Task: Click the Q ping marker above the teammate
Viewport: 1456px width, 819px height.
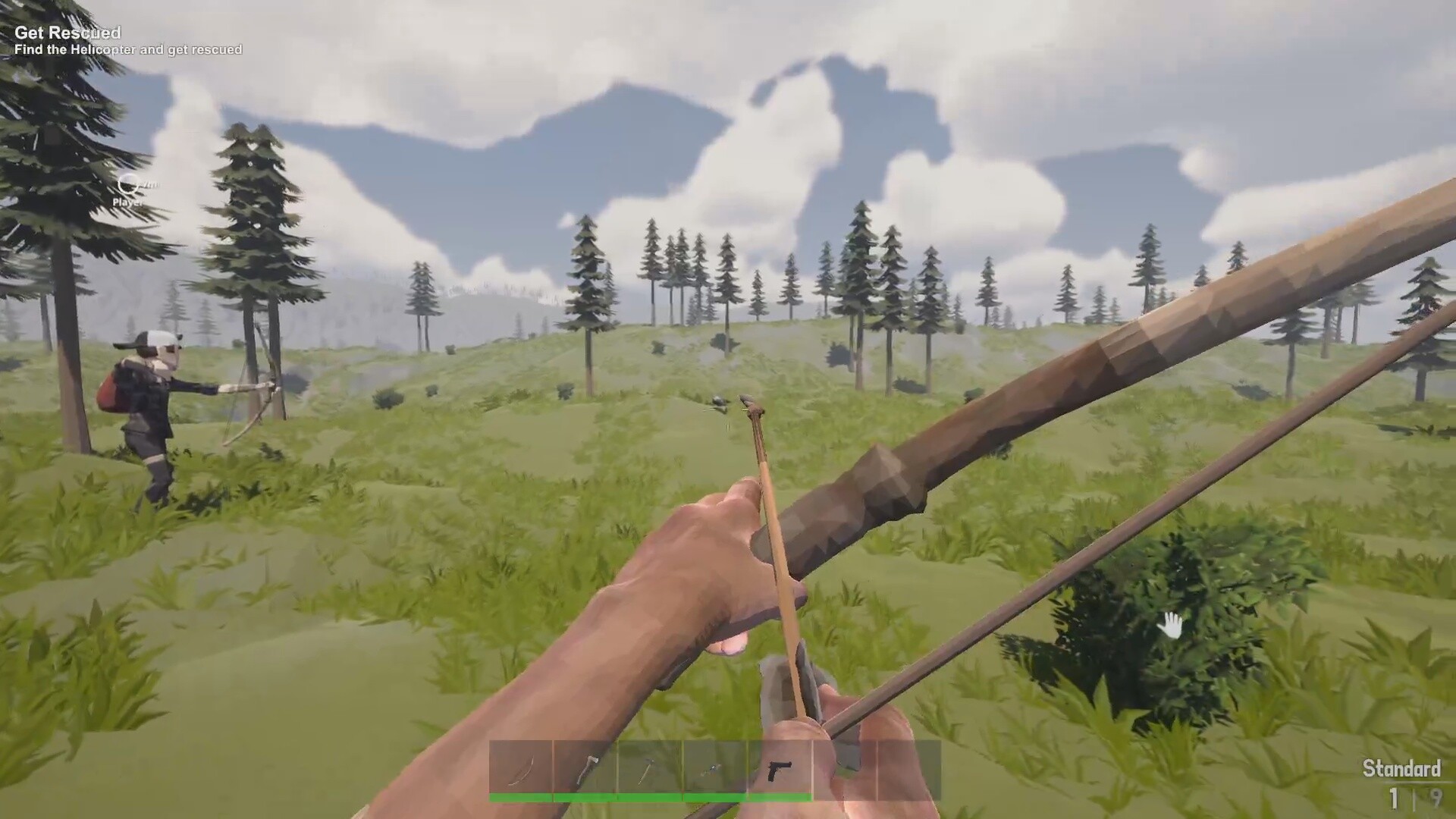Action: pyautogui.click(x=127, y=186)
